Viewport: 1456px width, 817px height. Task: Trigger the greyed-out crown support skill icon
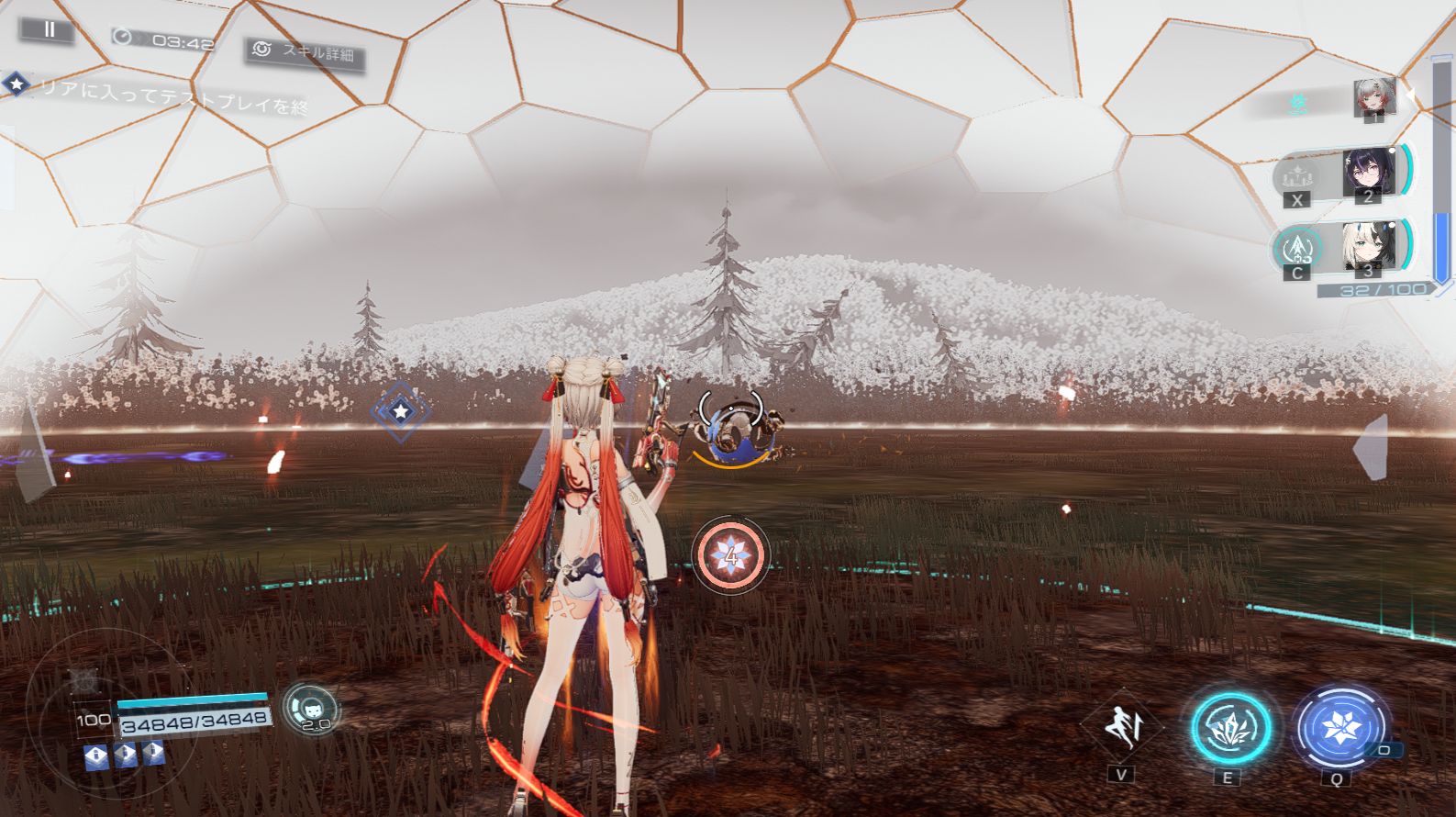[x=1297, y=174]
